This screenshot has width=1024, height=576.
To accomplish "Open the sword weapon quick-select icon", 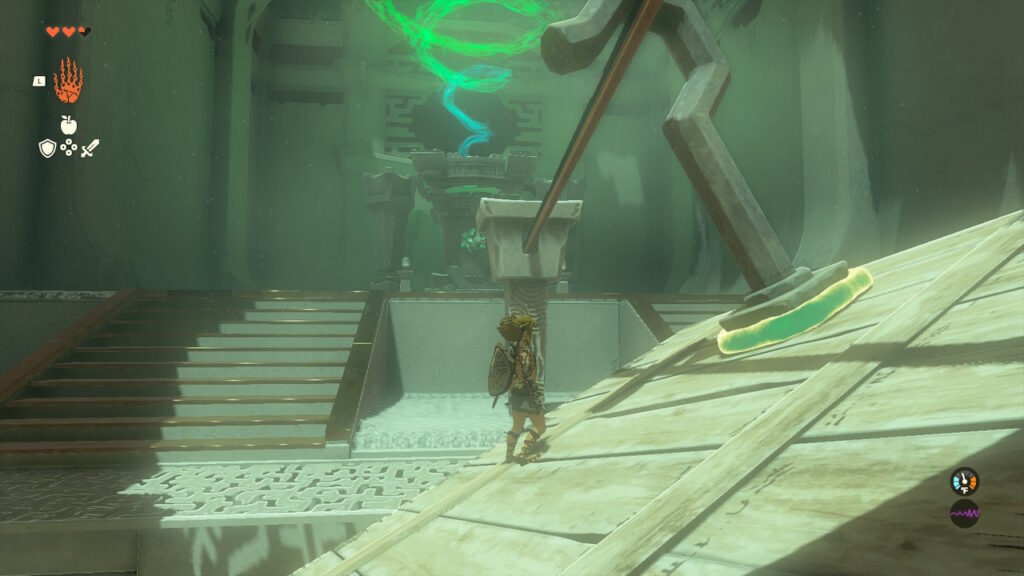I will coord(90,148).
